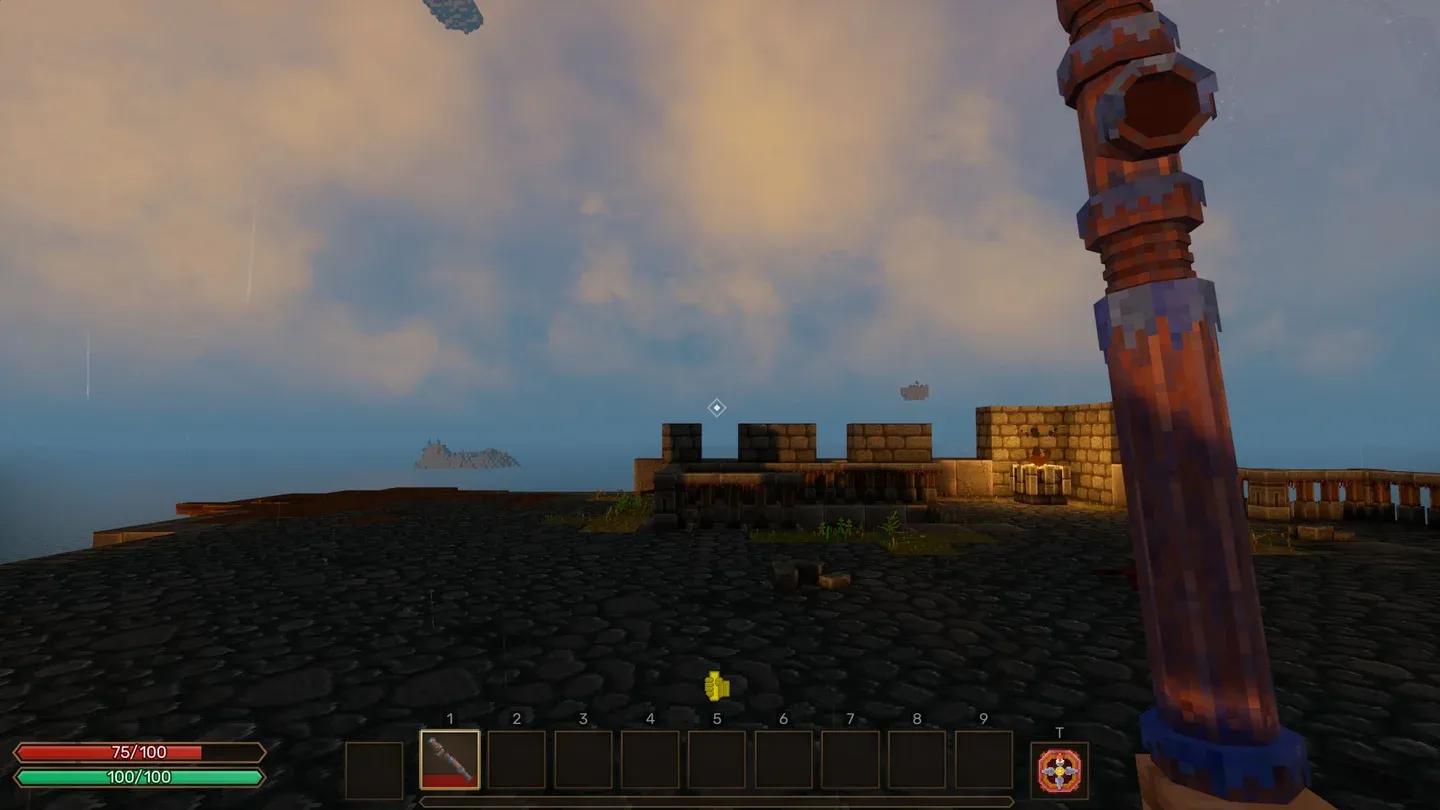1440x810 pixels.
Task: Click the diamond crosshair marker at screen center
Action: pos(716,407)
